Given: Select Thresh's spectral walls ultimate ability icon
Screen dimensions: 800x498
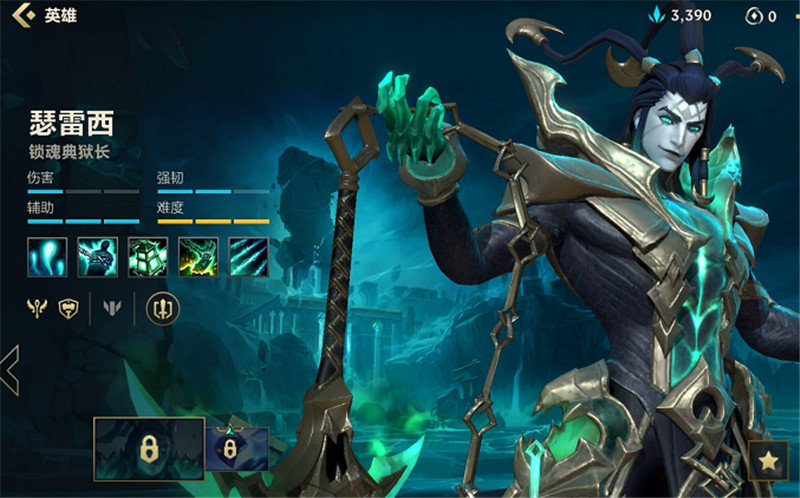Looking at the screenshot, I should point(248,257).
